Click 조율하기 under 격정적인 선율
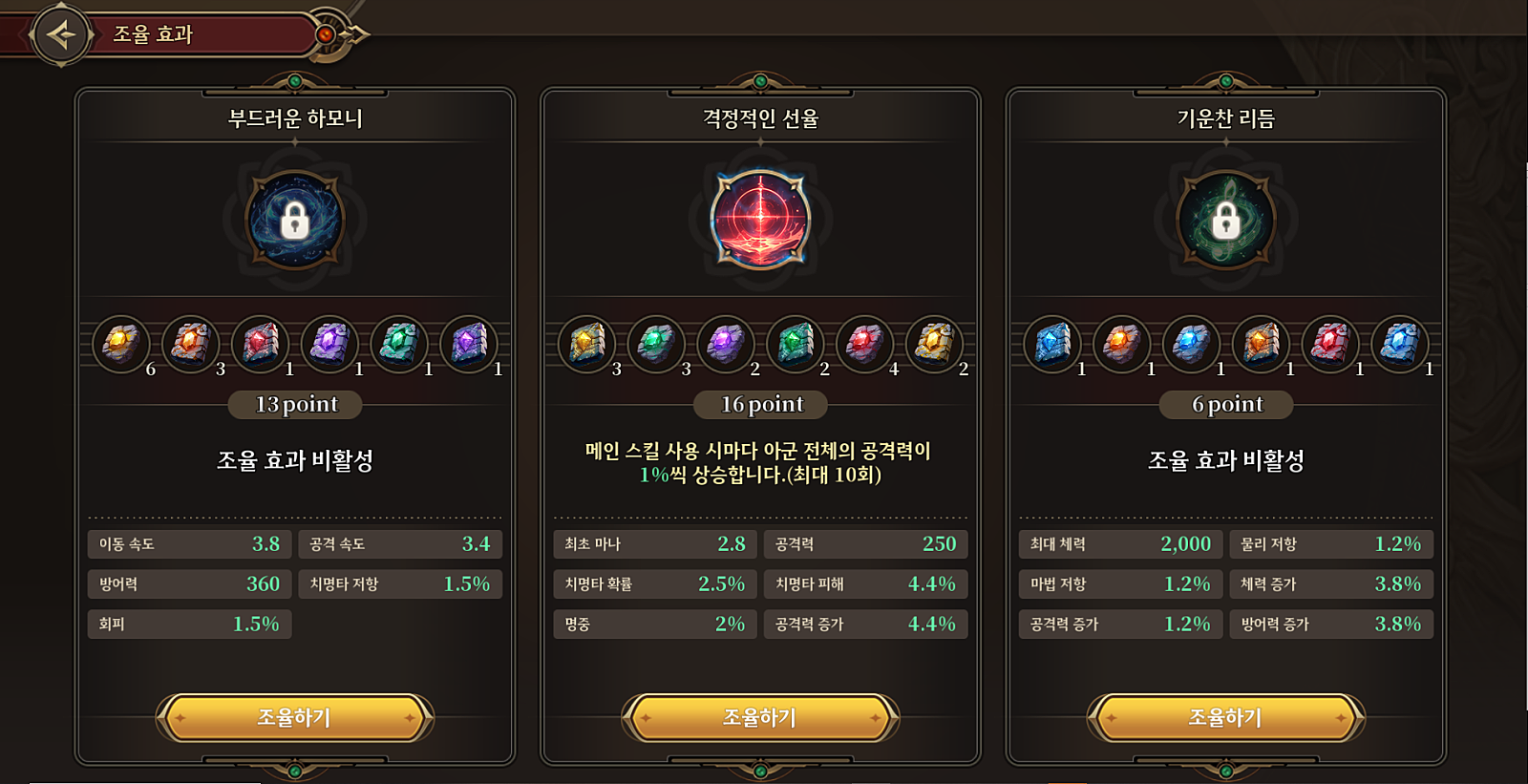The height and width of the screenshot is (784, 1528). (x=760, y=718)
